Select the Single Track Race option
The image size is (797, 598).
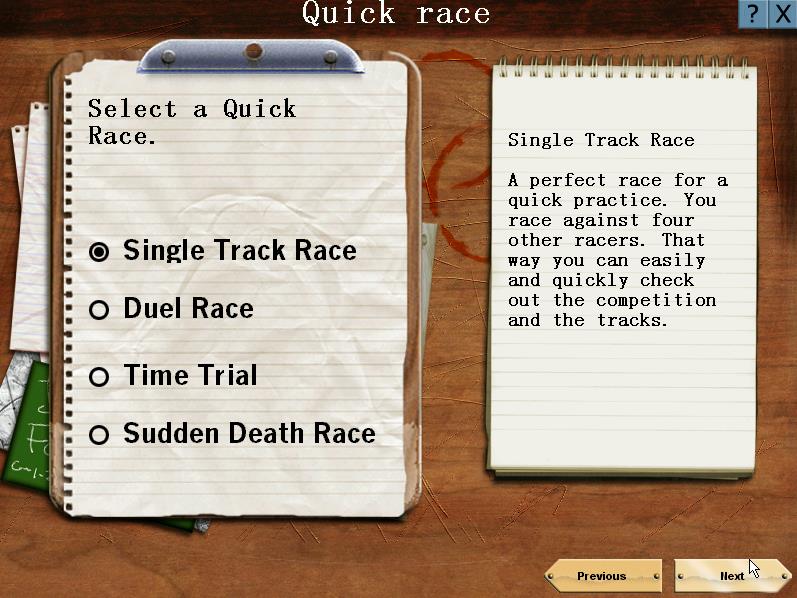pyautogui.click(x=99, y=252)
